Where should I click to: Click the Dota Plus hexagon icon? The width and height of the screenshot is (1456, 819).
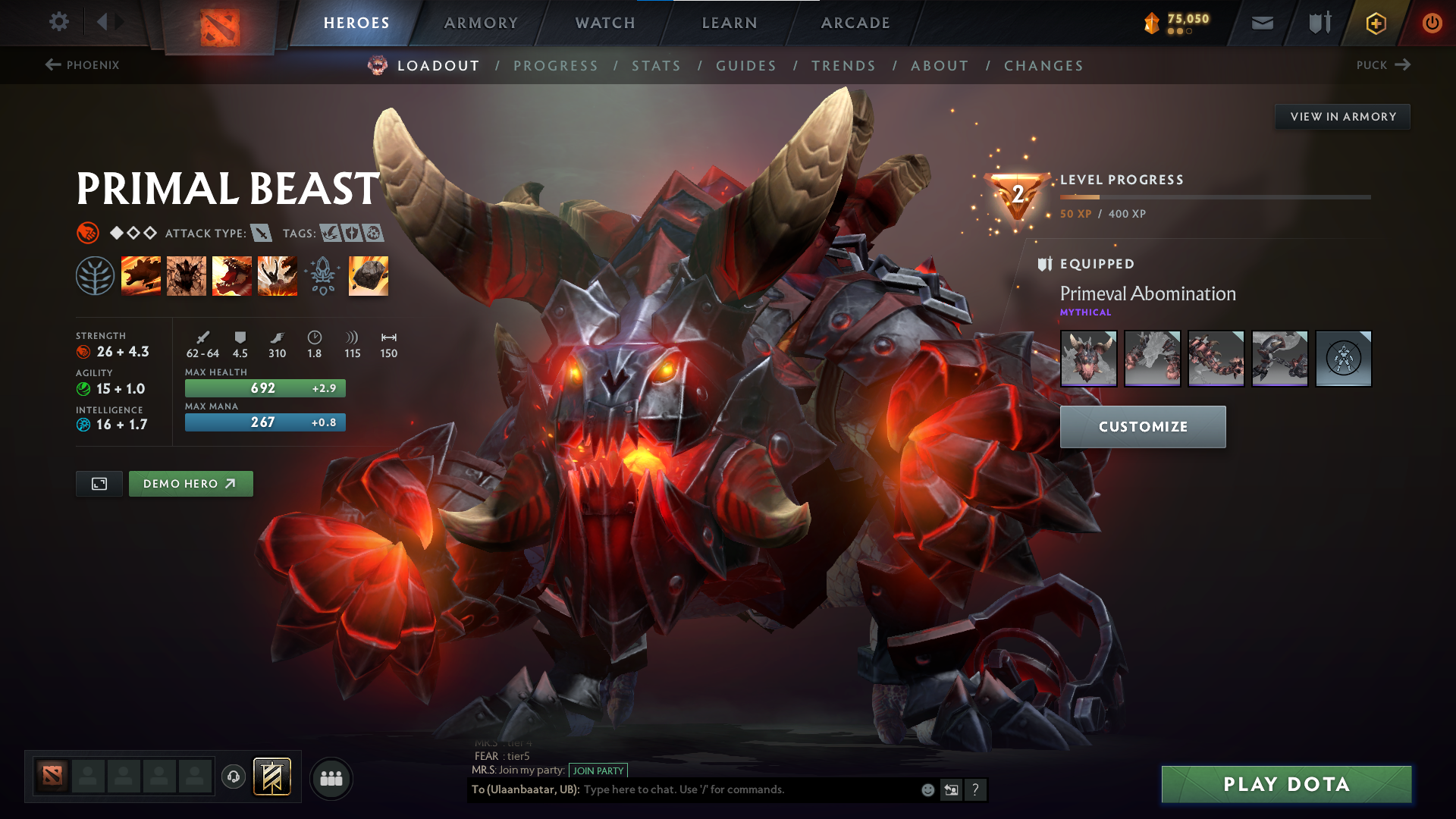tap(1375, 23)
